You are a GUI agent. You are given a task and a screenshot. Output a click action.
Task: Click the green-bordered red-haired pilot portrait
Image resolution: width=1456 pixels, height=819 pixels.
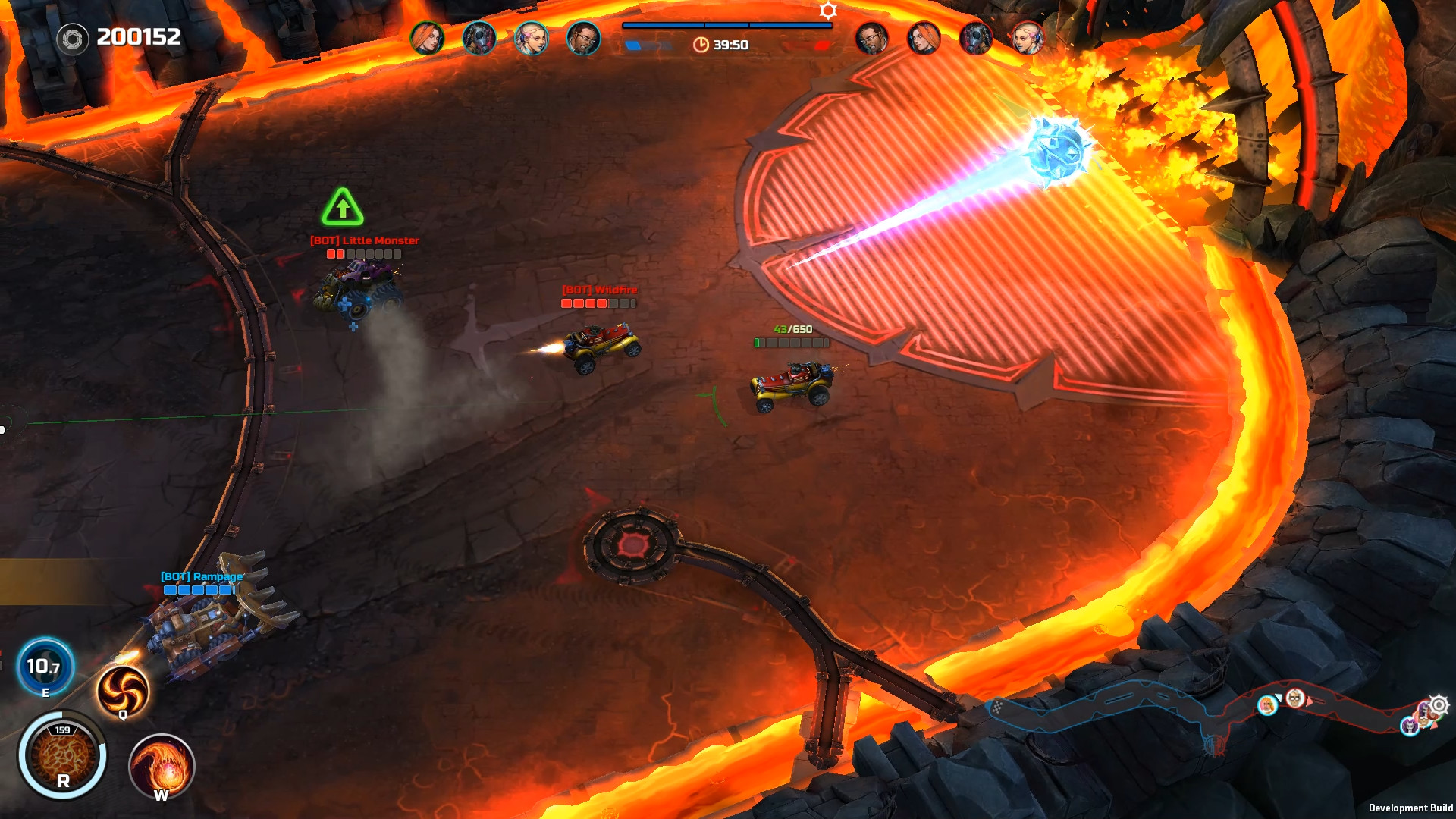(427, 38)
